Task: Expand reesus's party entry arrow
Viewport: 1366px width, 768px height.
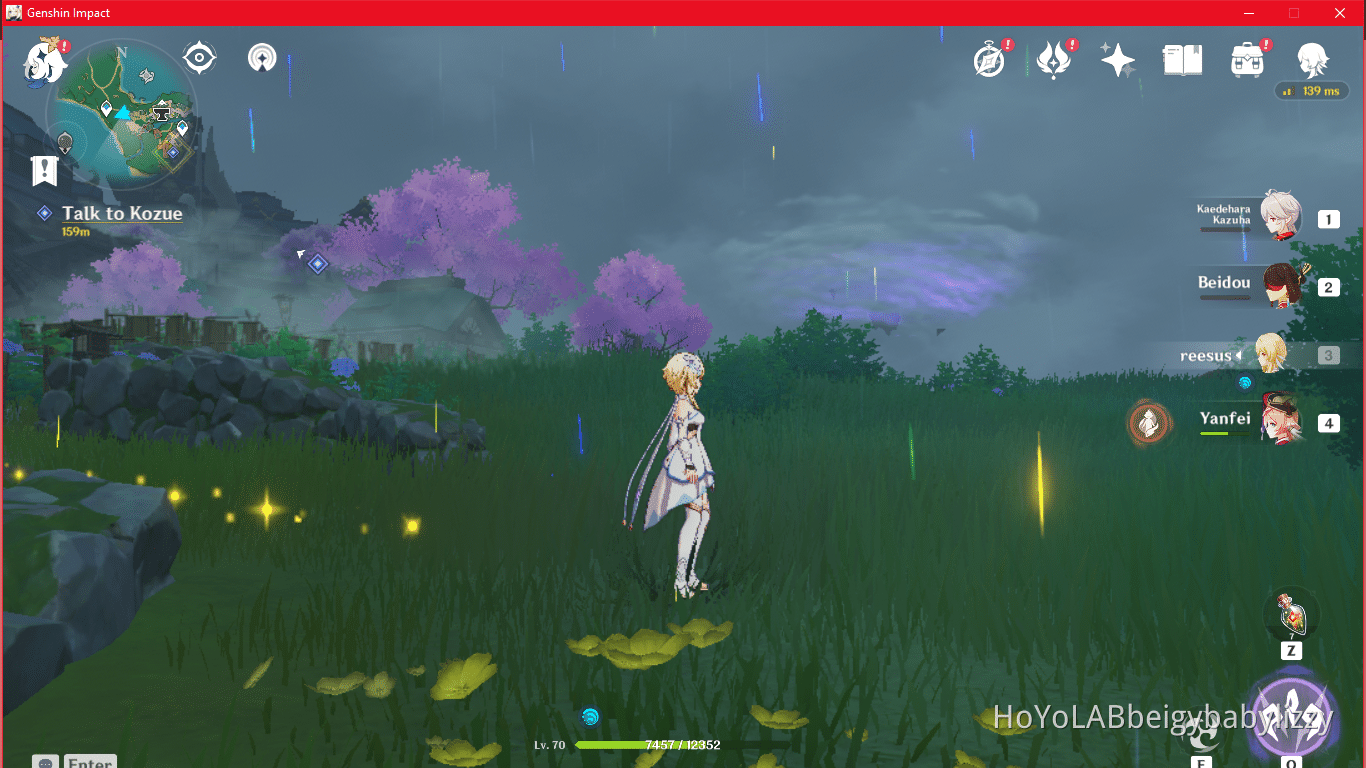Action: click(1240, 355)
